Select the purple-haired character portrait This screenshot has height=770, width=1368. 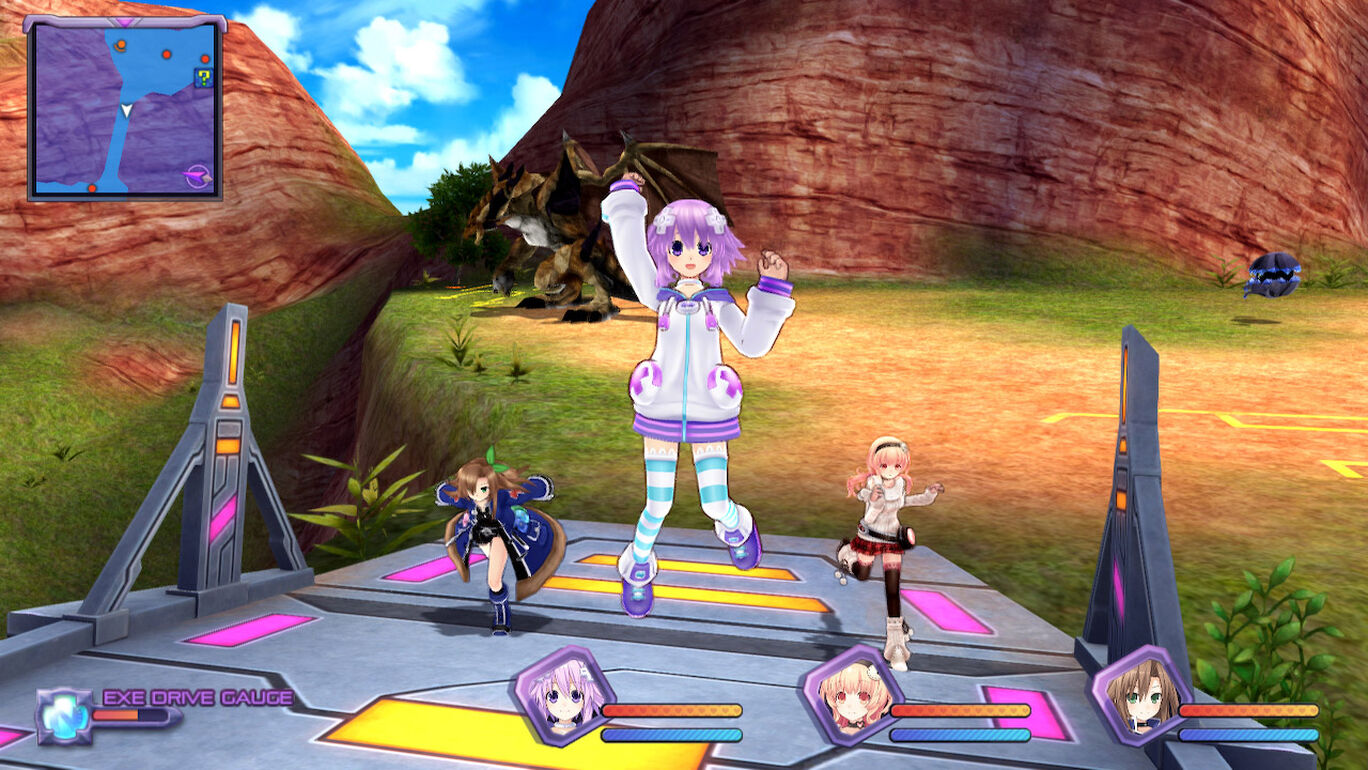[x=562, y=695]
